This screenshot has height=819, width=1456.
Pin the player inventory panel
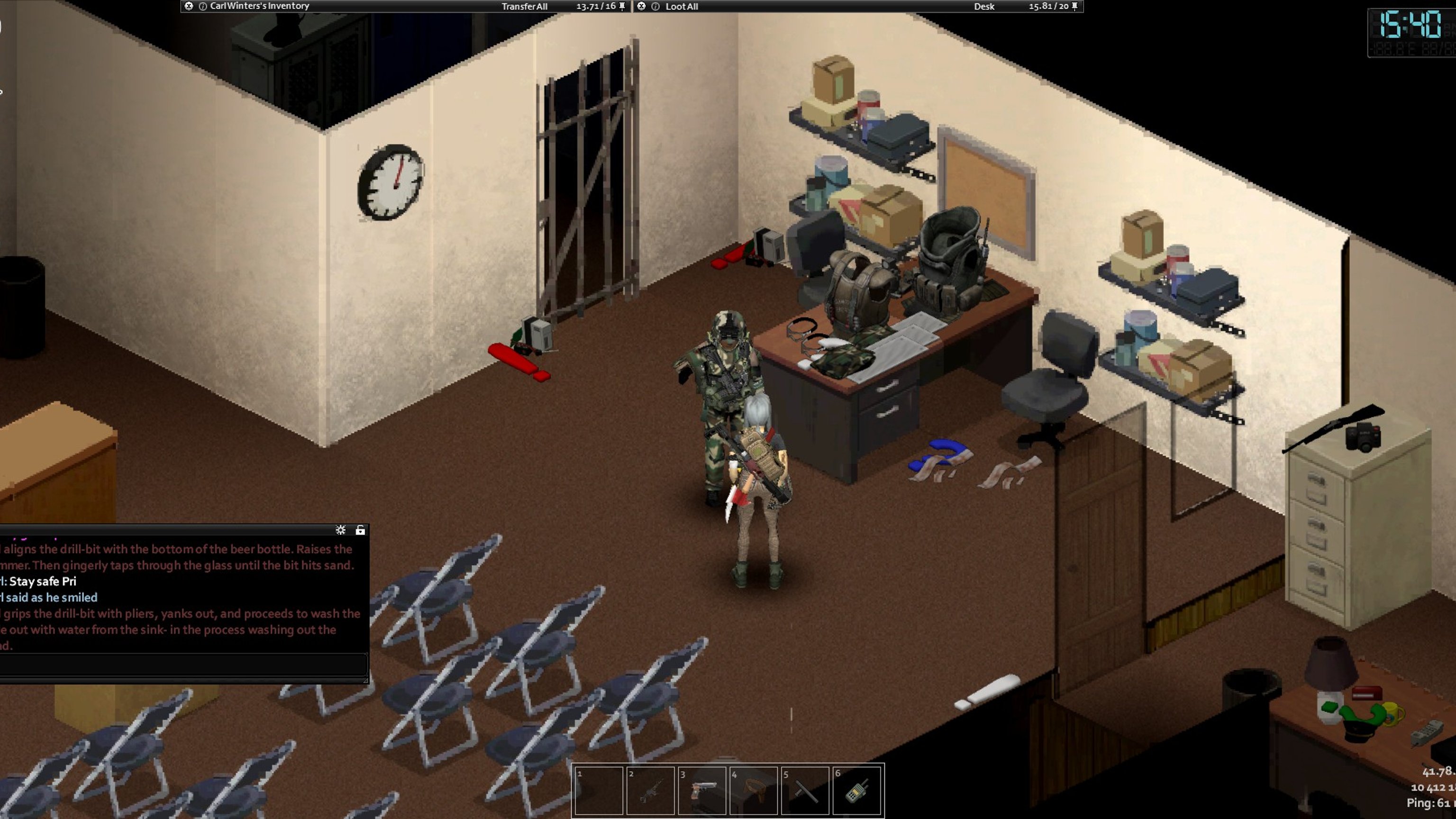tap(622, 6)
